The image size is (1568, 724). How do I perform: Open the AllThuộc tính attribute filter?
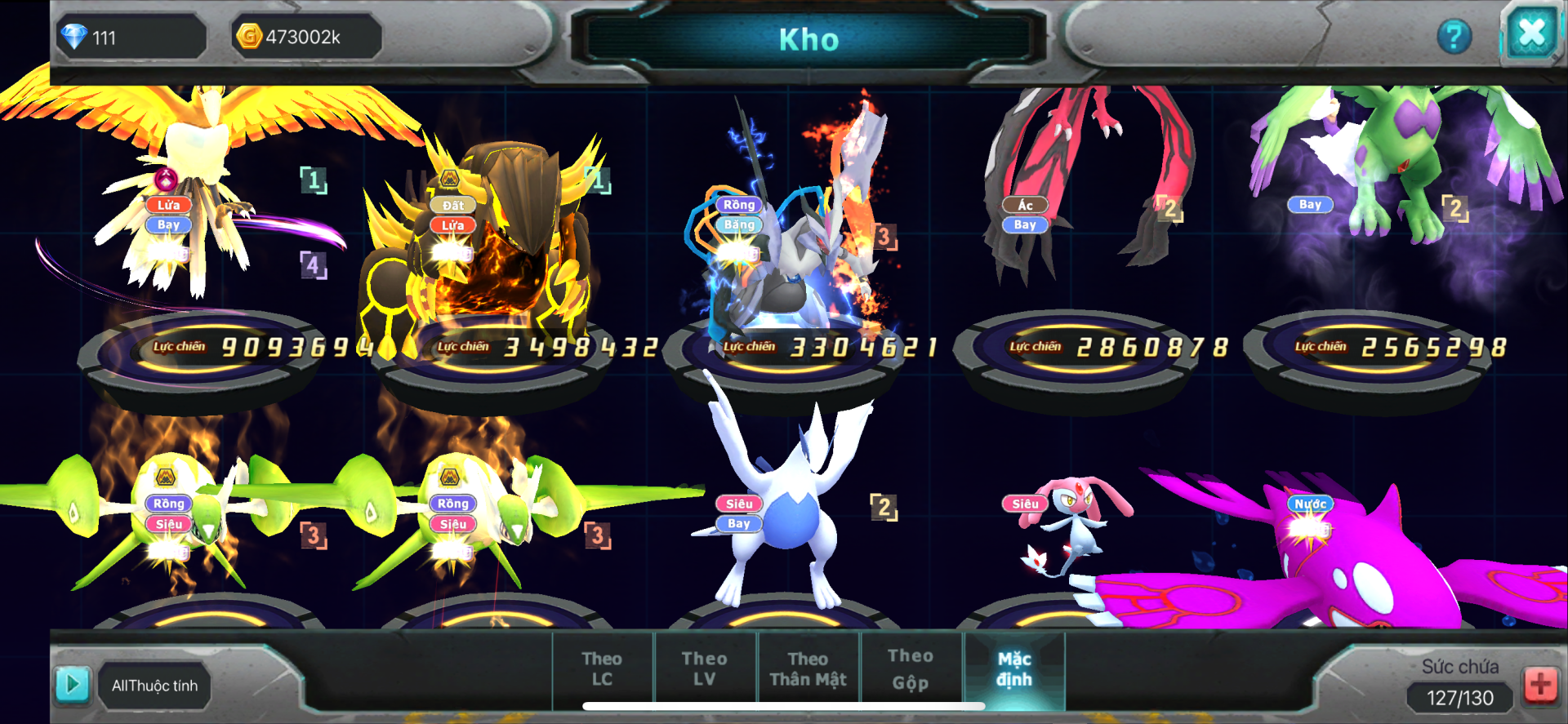(155, 686)
